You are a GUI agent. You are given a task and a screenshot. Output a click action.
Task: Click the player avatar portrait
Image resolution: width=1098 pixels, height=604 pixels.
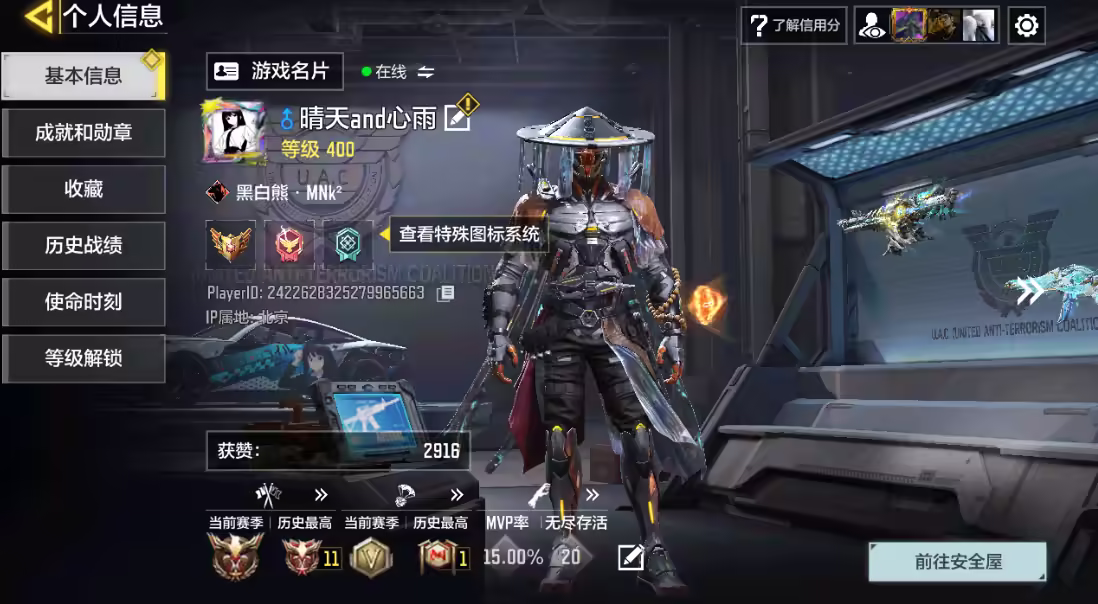[x=234, y=132]
